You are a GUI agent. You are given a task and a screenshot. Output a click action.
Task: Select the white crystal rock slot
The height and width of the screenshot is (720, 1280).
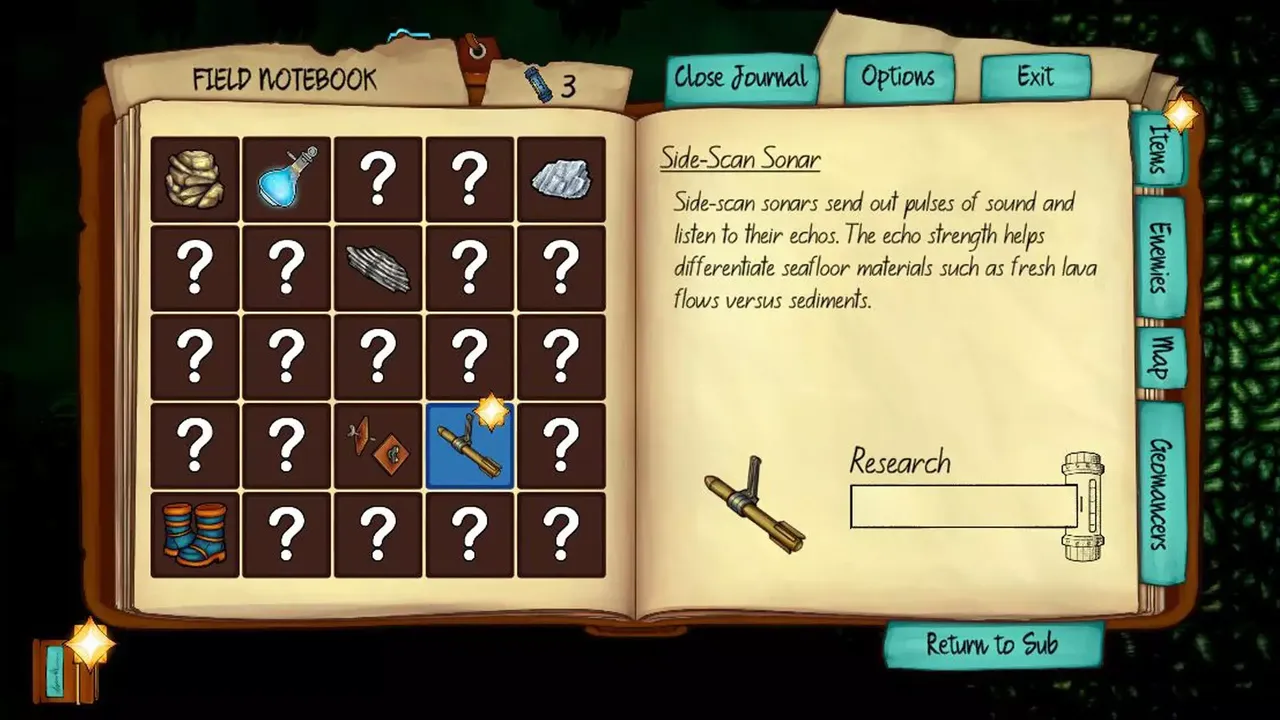click(561, 180)
